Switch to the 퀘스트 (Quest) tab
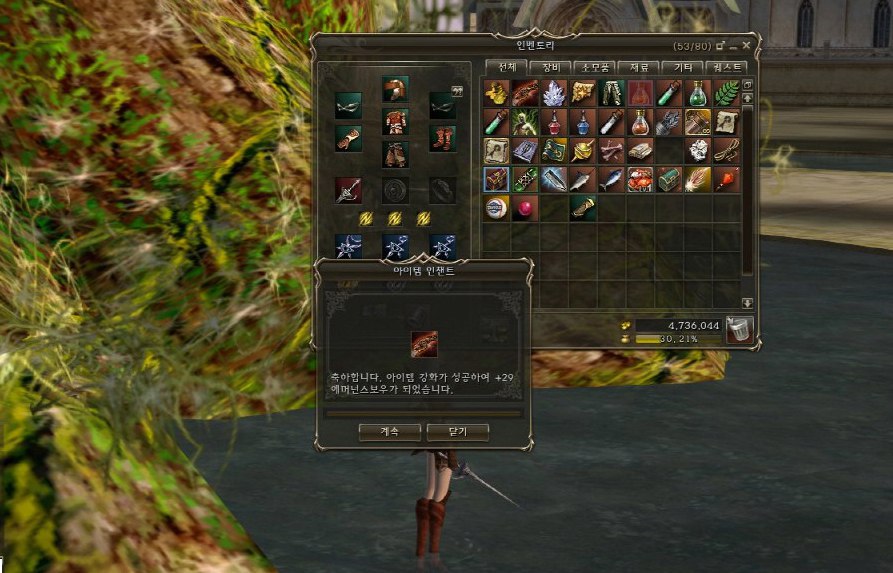893x573 pixels. pos(726,67)
